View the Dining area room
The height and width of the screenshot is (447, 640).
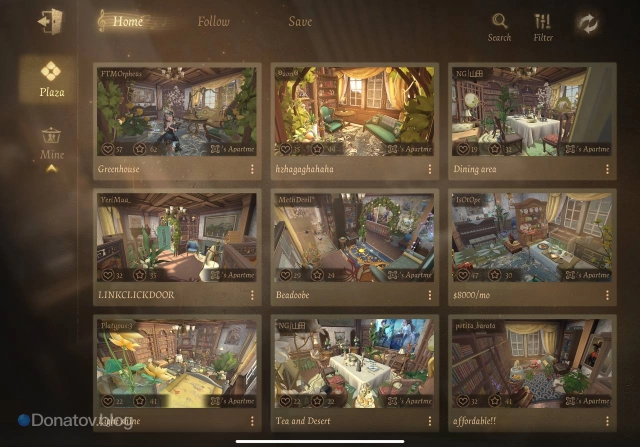[532, 111]
